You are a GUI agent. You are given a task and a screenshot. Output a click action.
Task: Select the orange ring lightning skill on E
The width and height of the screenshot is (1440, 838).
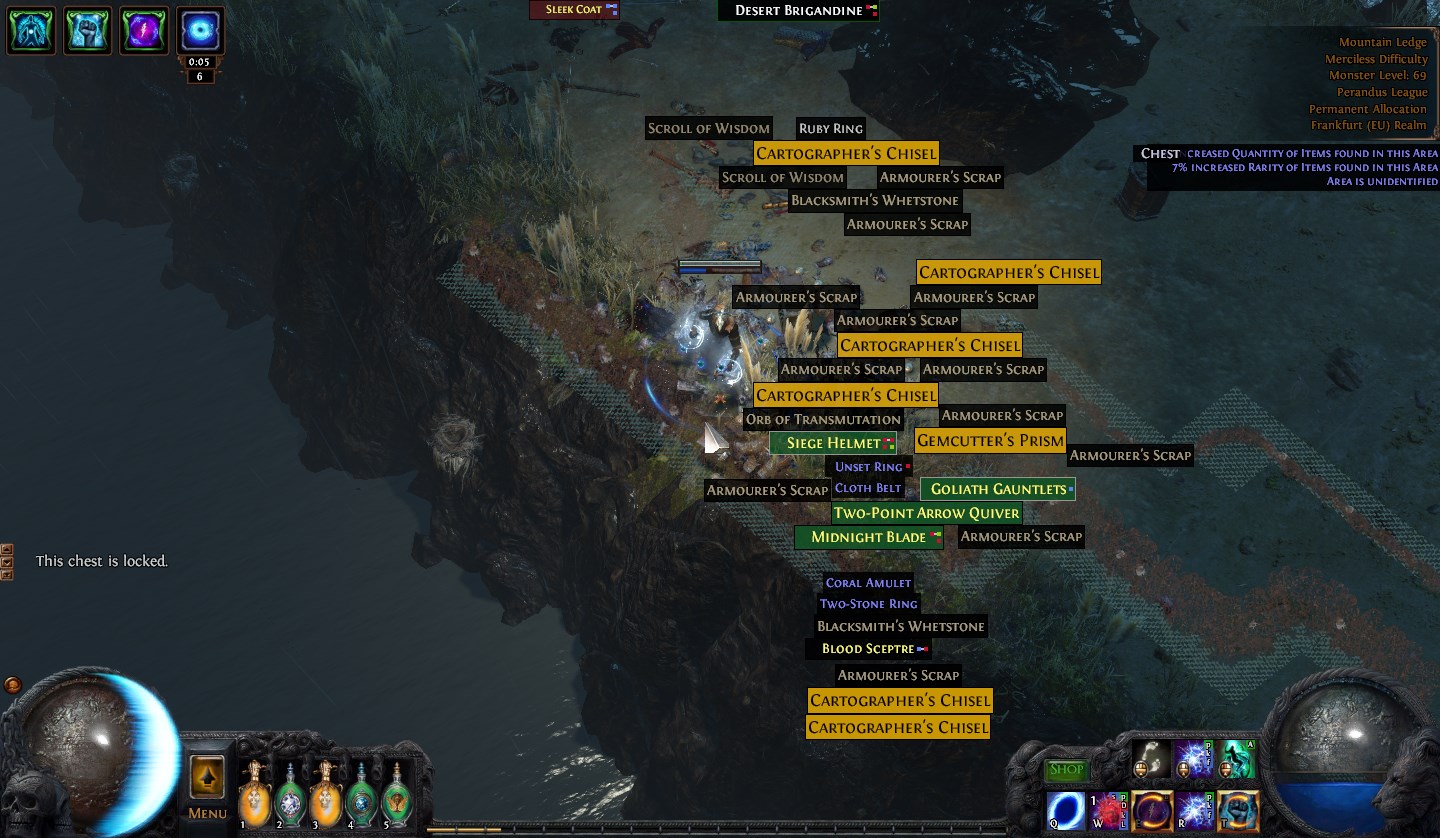pos(1152,811)
